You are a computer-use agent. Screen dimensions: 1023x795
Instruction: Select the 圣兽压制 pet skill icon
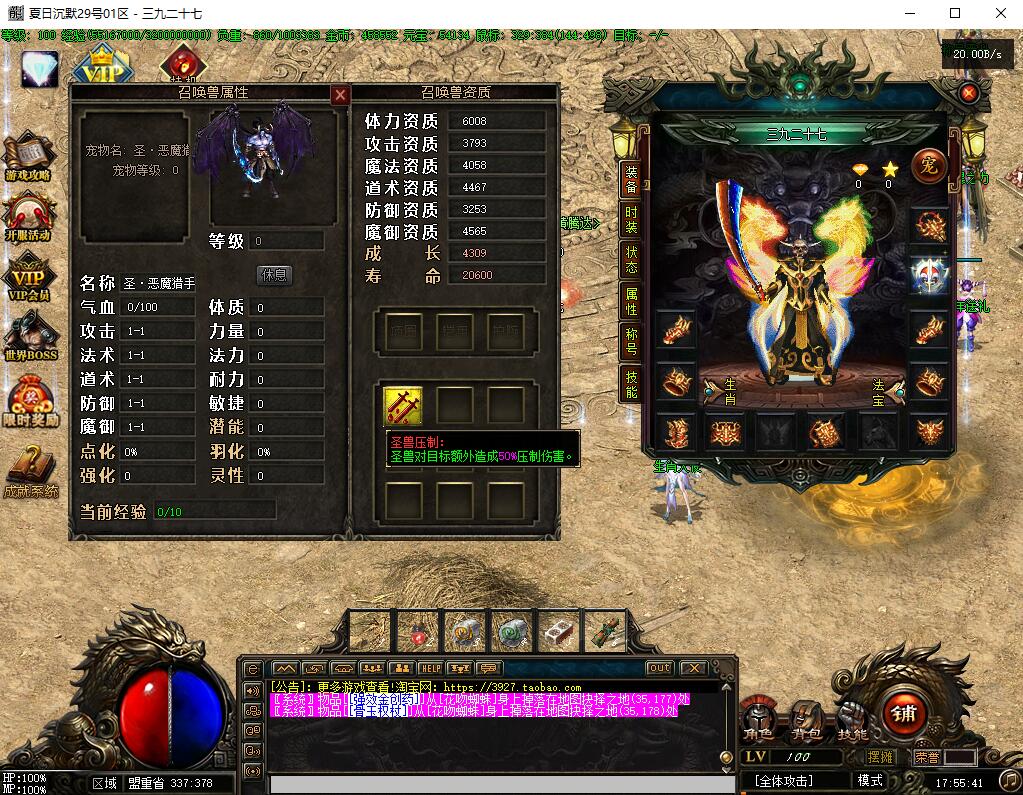[x=403, y=405]
